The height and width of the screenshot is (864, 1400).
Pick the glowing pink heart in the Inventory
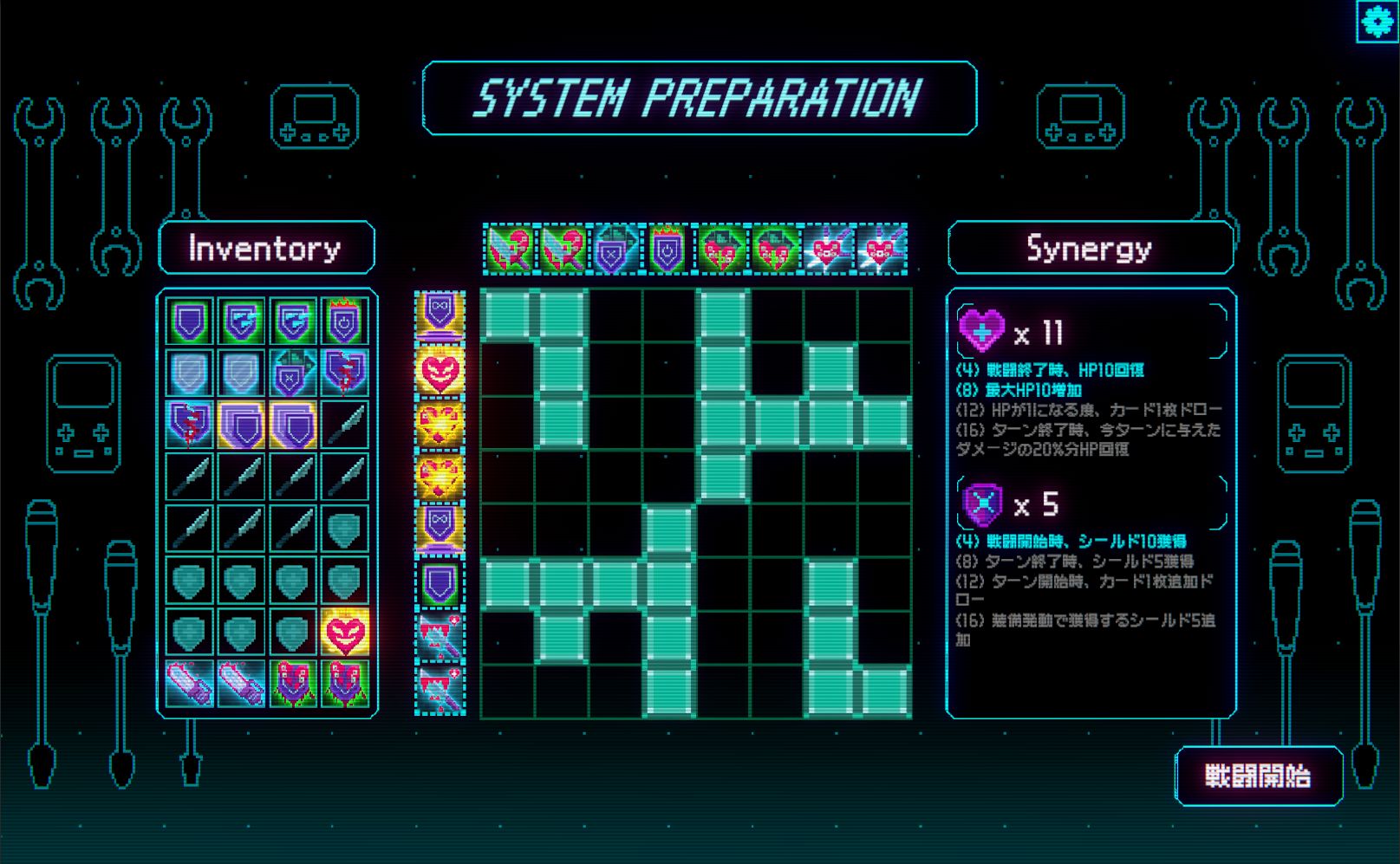344,632
